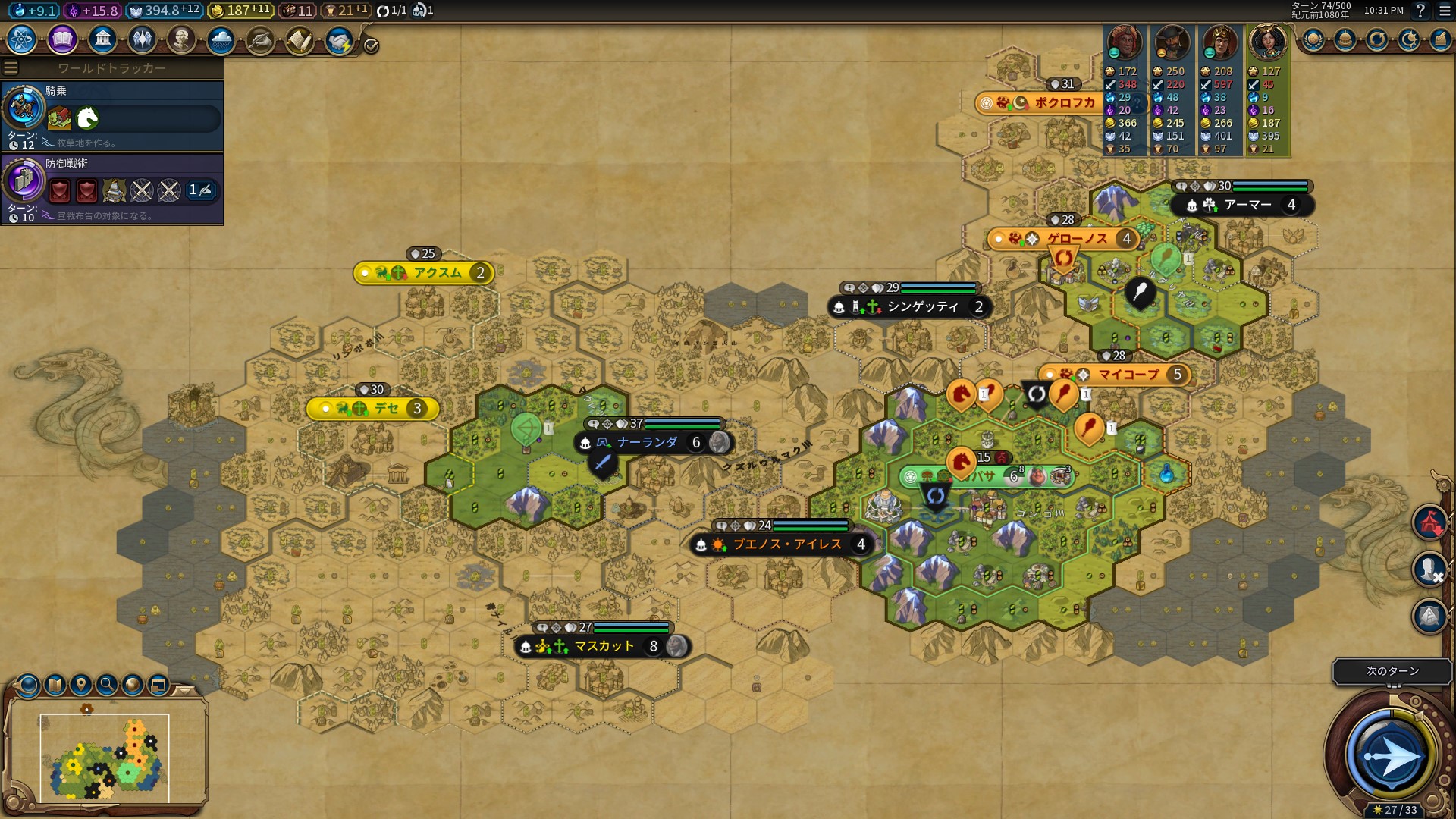Open the technology tree atom icon

(x=22, y=39)
